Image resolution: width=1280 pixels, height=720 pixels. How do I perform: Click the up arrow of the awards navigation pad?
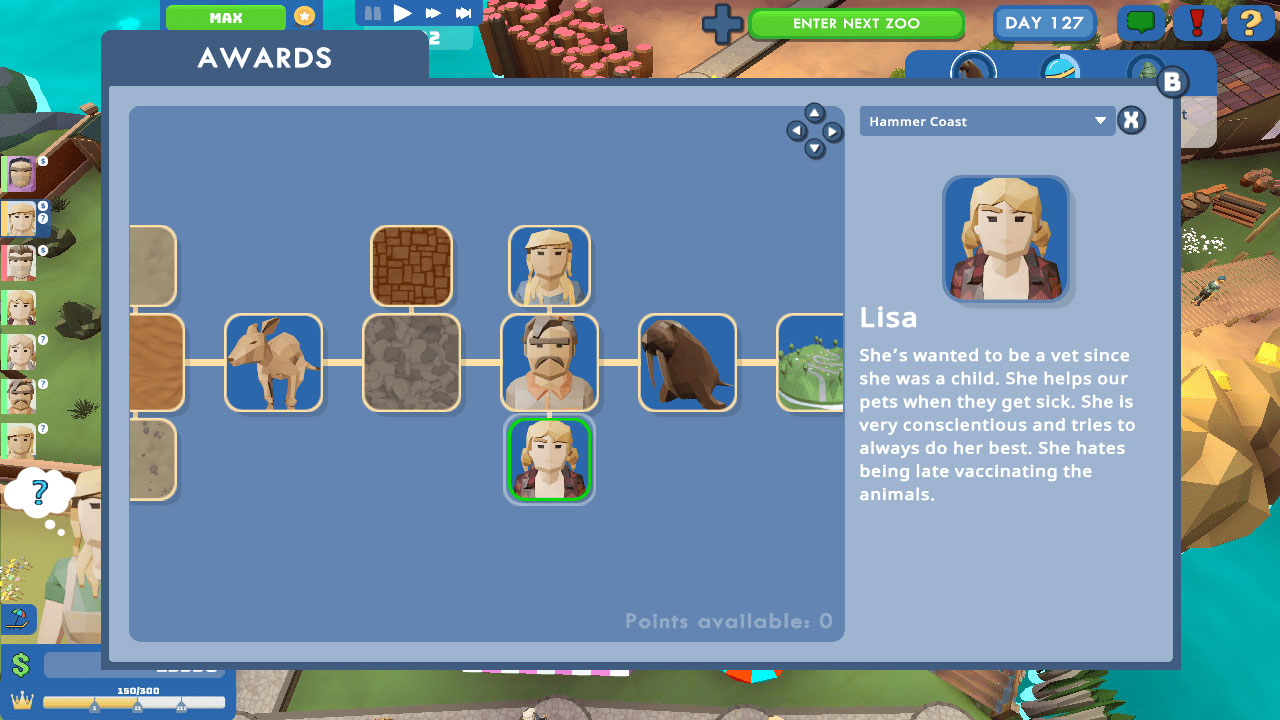(x=814, y=113)
